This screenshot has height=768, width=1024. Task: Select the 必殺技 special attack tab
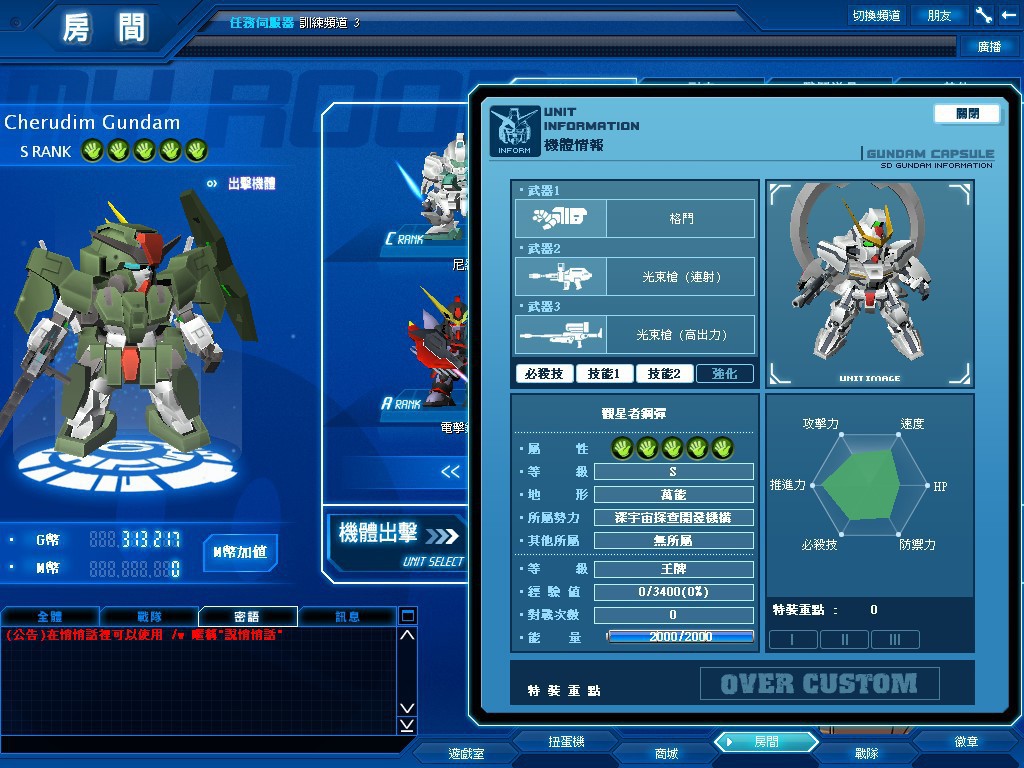pyautogui.click(x=544, y=374)
